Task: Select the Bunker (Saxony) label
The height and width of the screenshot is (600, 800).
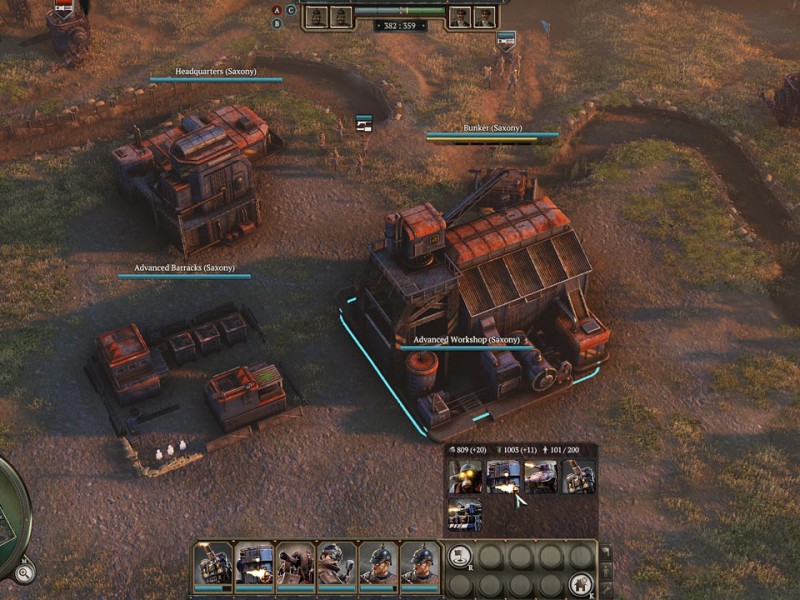Action: [492, 128]
